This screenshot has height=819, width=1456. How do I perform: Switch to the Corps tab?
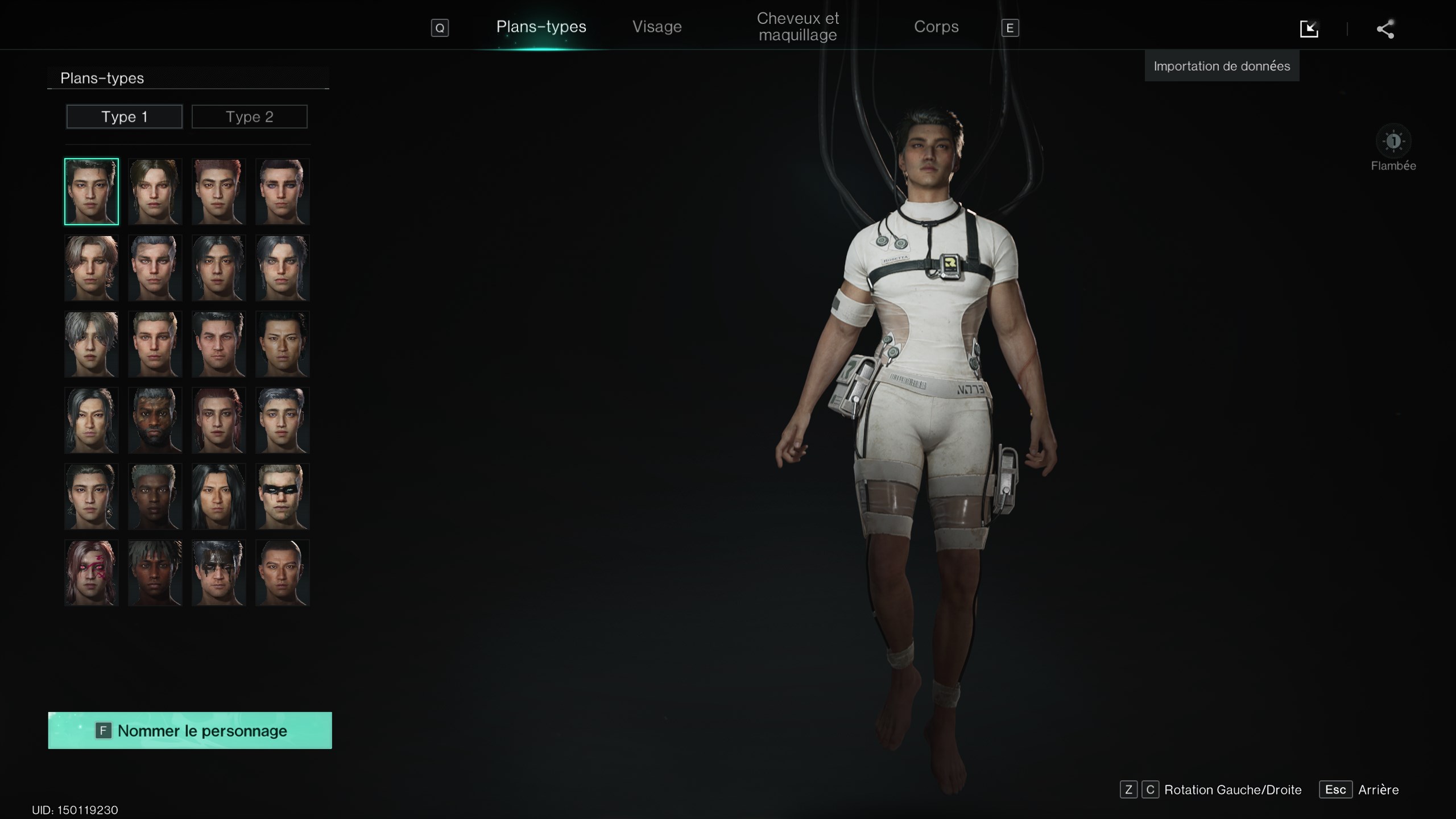(936, 26)
